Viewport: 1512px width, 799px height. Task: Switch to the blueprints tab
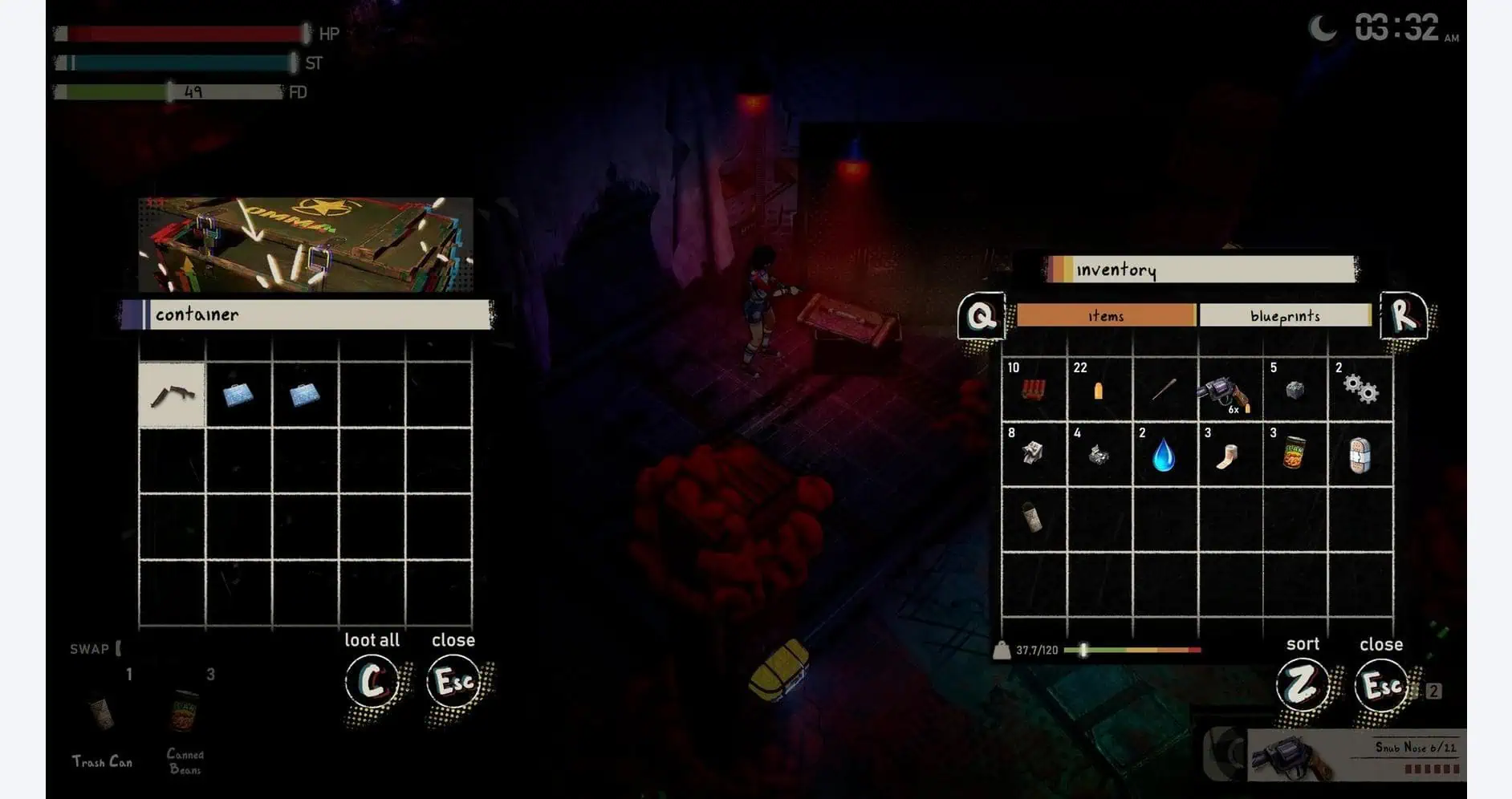click(1285, 316)
